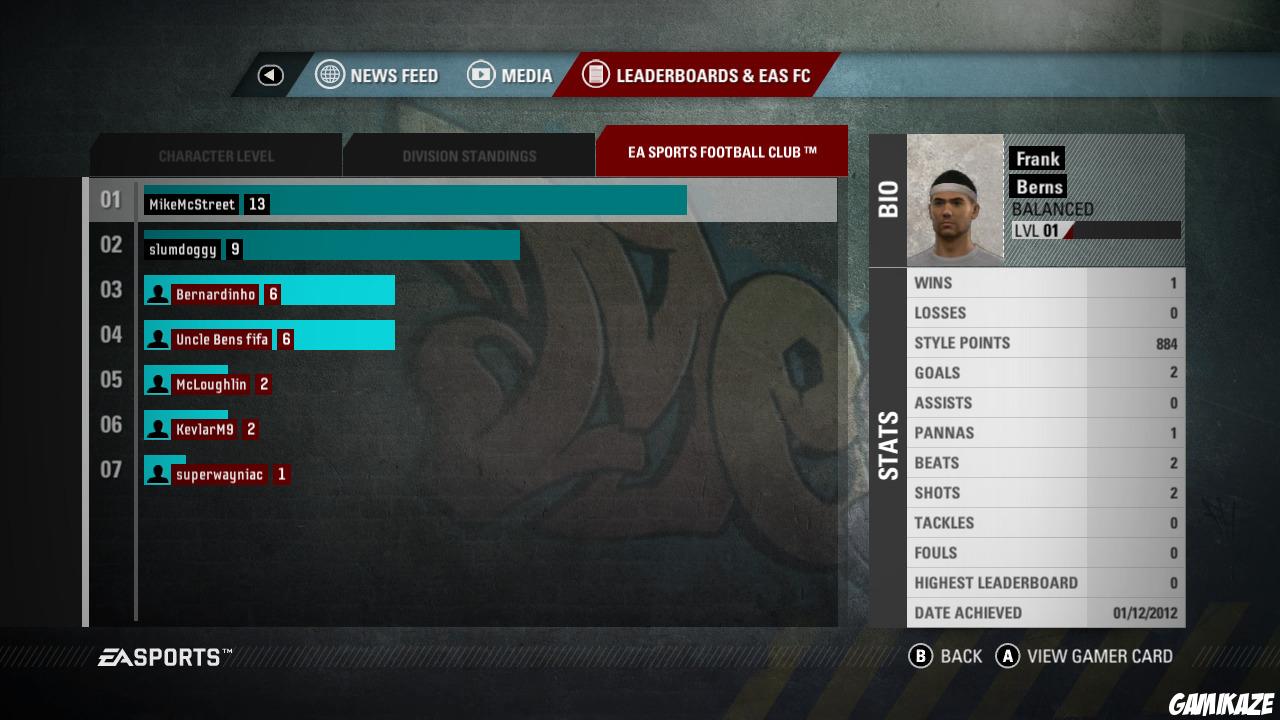This screenshot has height=720, width=1280.
Task: Click the A View Gamer Card button icon
Action: click(x=1009, y=656)
